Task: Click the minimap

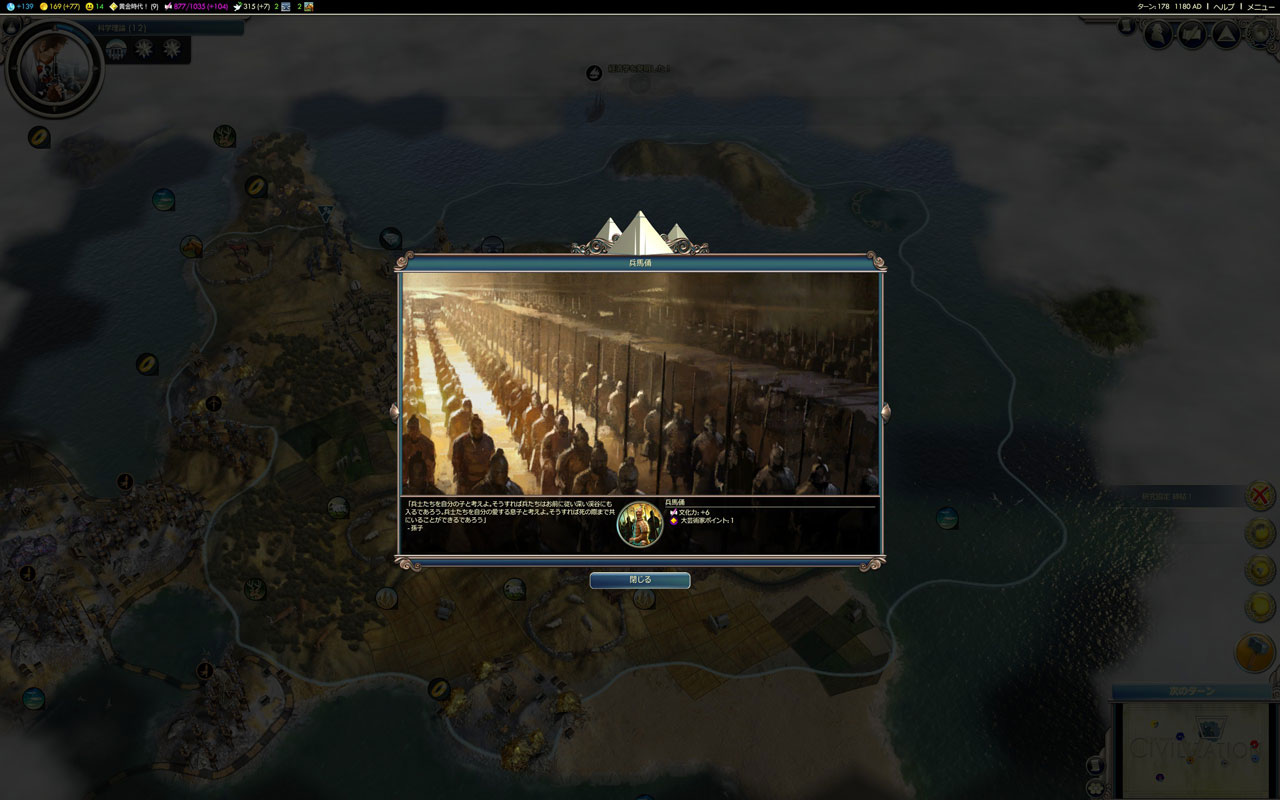Action: coord(1195,750)
